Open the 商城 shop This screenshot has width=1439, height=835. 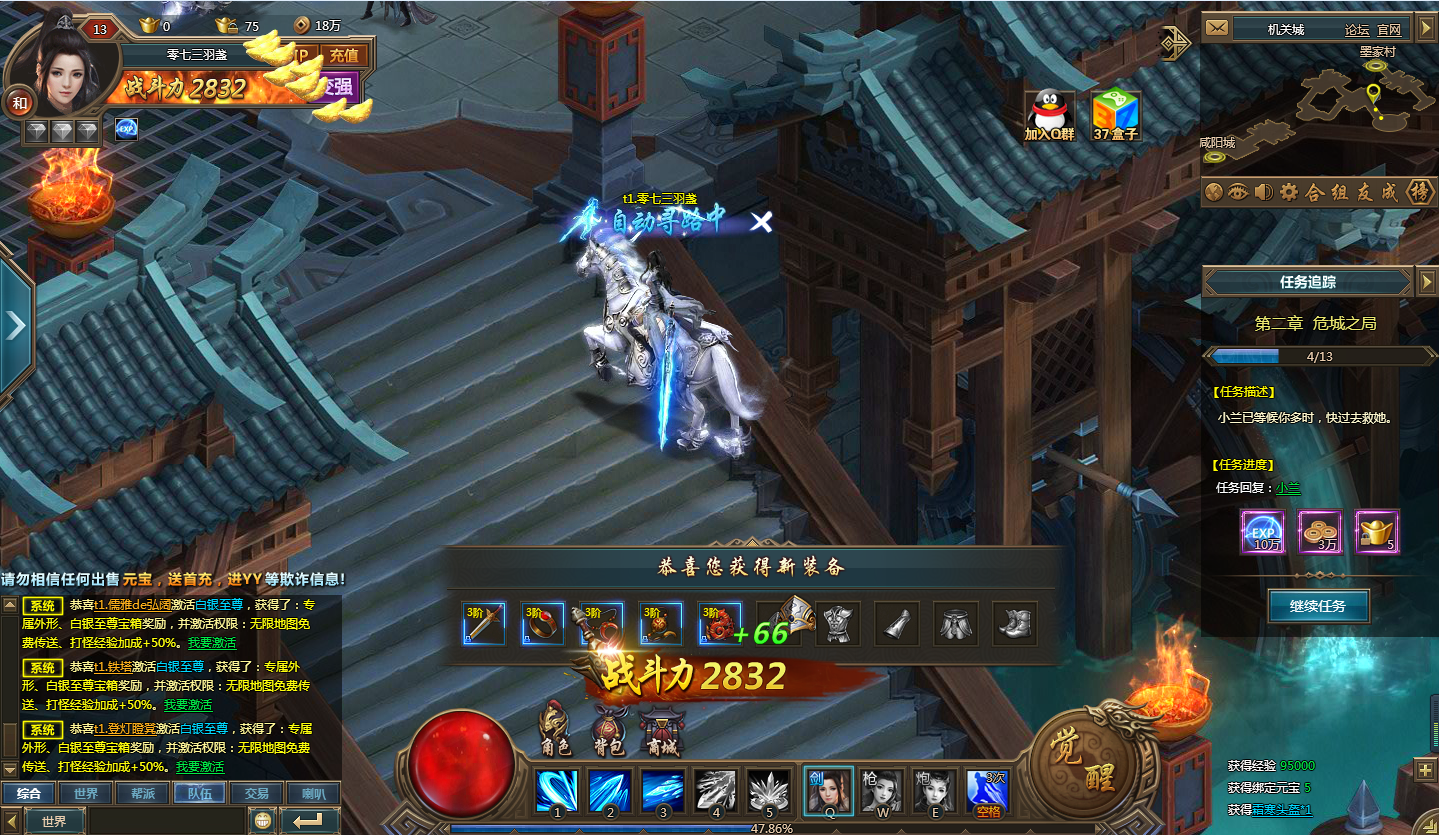point(661,730)
